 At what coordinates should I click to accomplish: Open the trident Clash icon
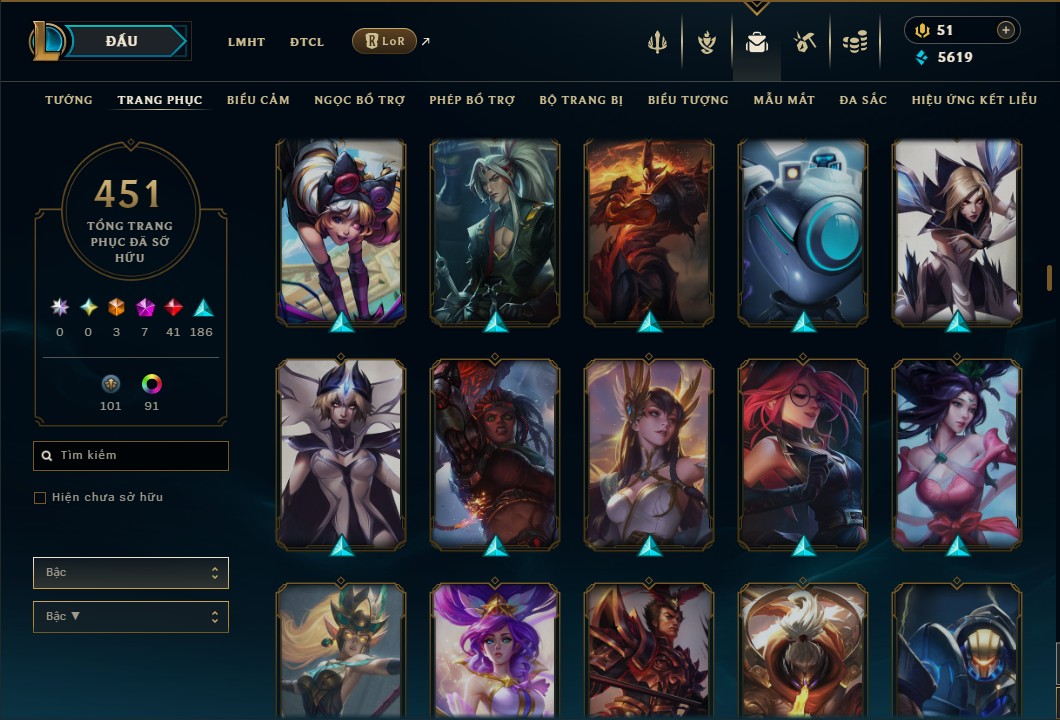coord(657,42)
